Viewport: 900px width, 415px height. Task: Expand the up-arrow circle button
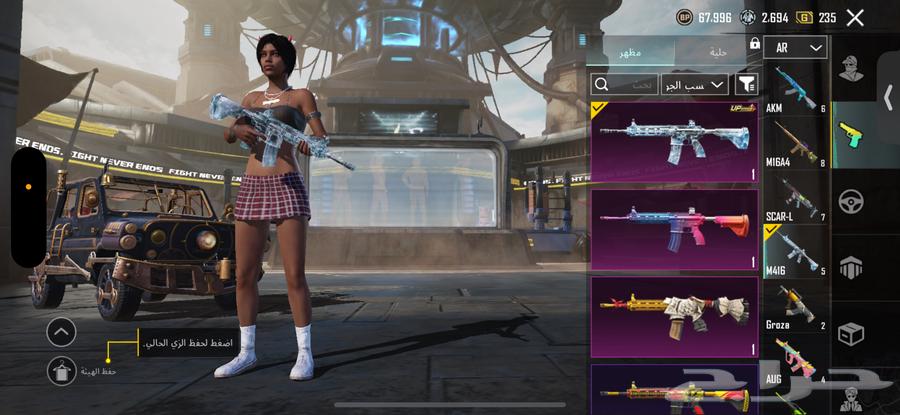(x=62, y=332)
